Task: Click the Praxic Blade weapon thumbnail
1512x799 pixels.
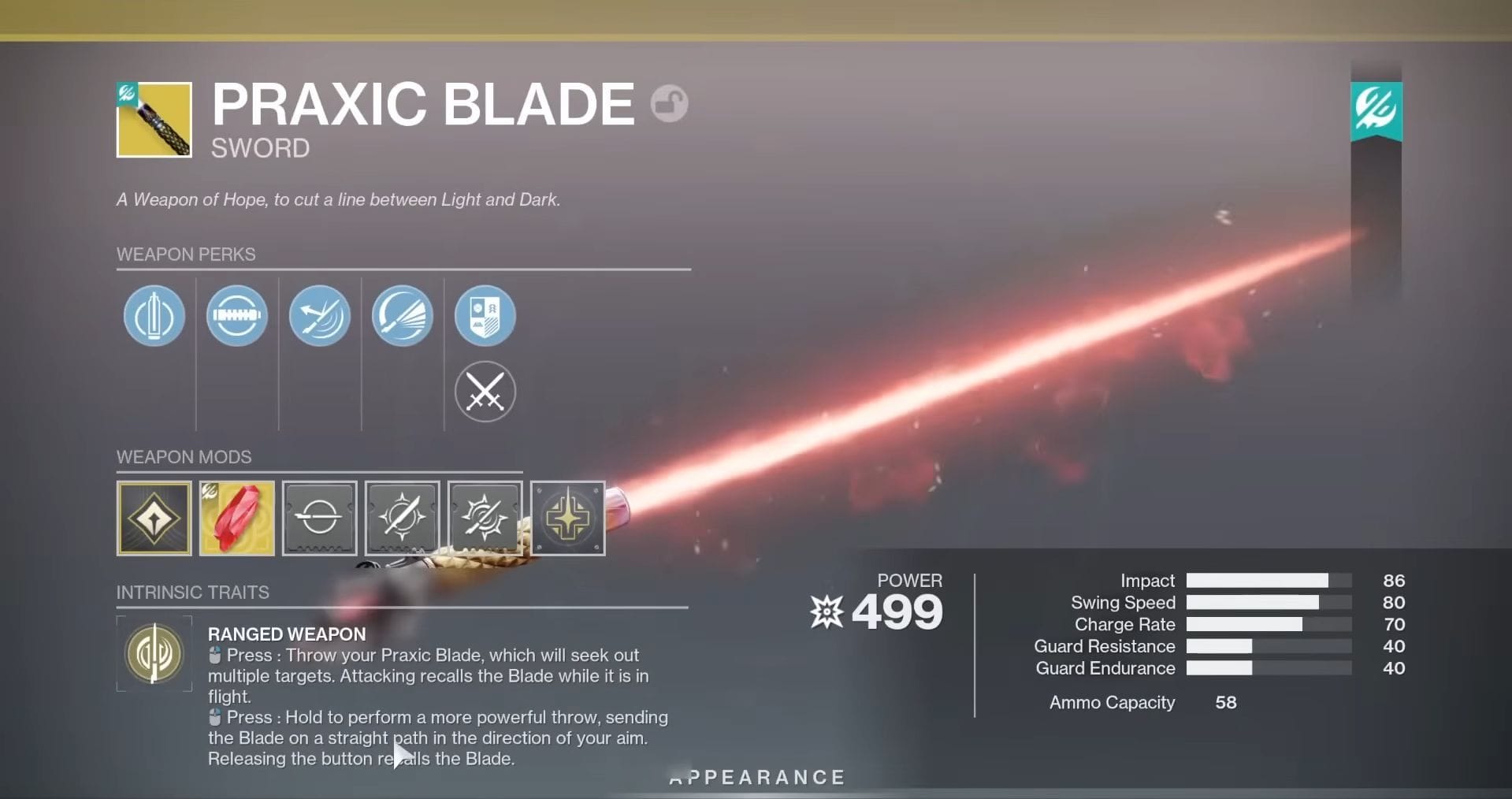Action: (x=154, y=119)
